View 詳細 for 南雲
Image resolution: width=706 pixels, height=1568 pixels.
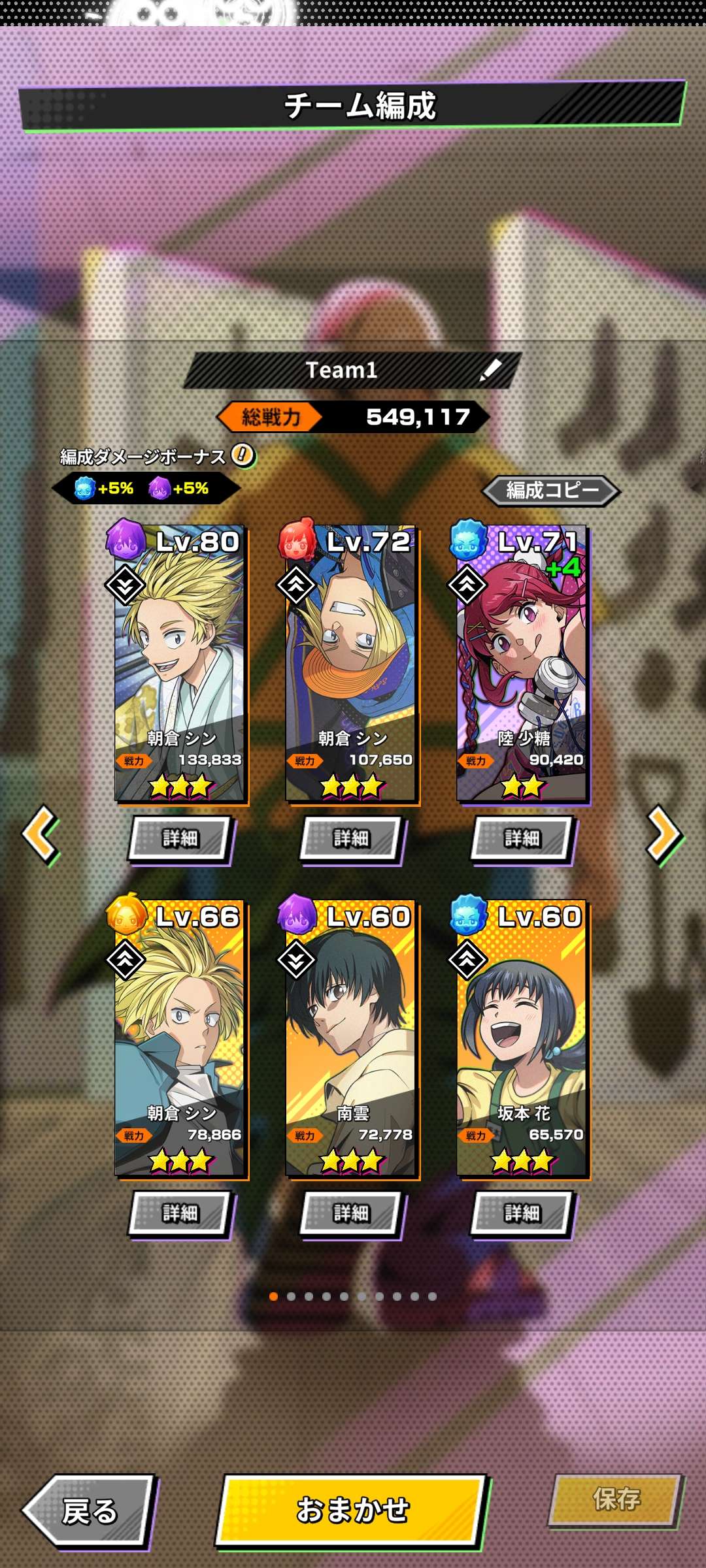pos(352,1213)
